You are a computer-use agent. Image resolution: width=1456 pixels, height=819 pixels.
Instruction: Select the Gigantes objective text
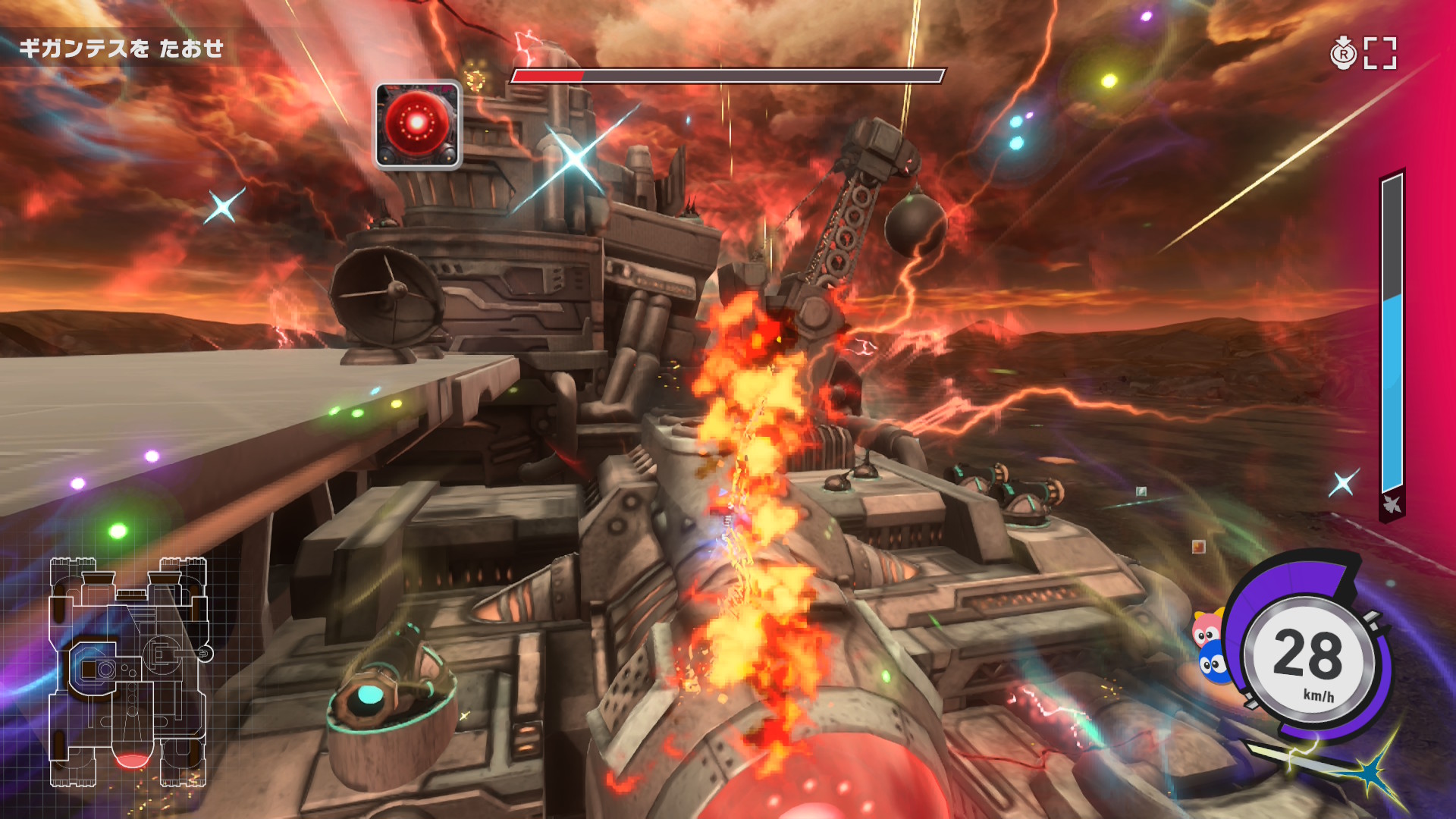pos(121,49)
